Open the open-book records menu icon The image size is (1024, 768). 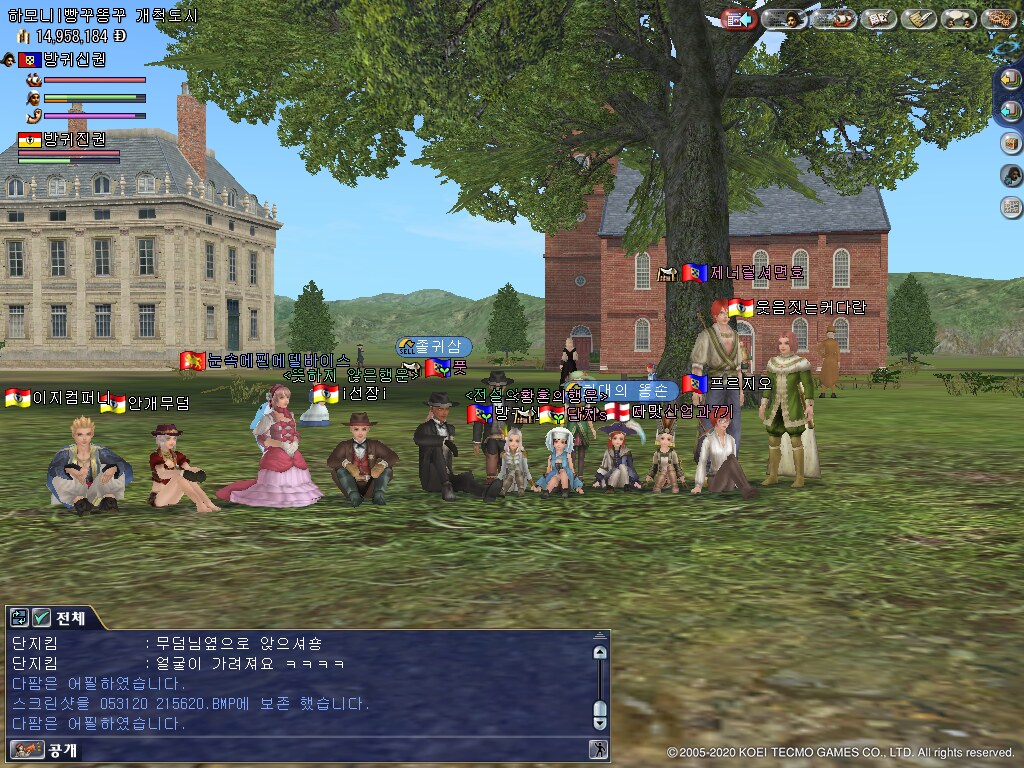(x=878, y=19)
